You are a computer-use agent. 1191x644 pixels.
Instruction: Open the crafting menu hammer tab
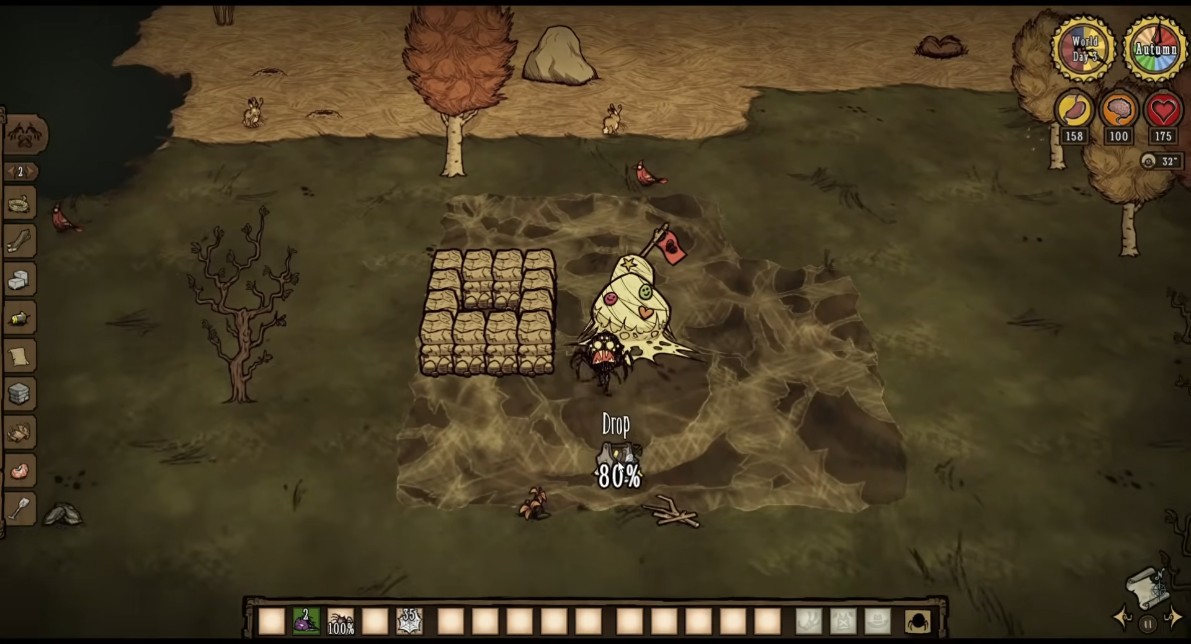24,134
